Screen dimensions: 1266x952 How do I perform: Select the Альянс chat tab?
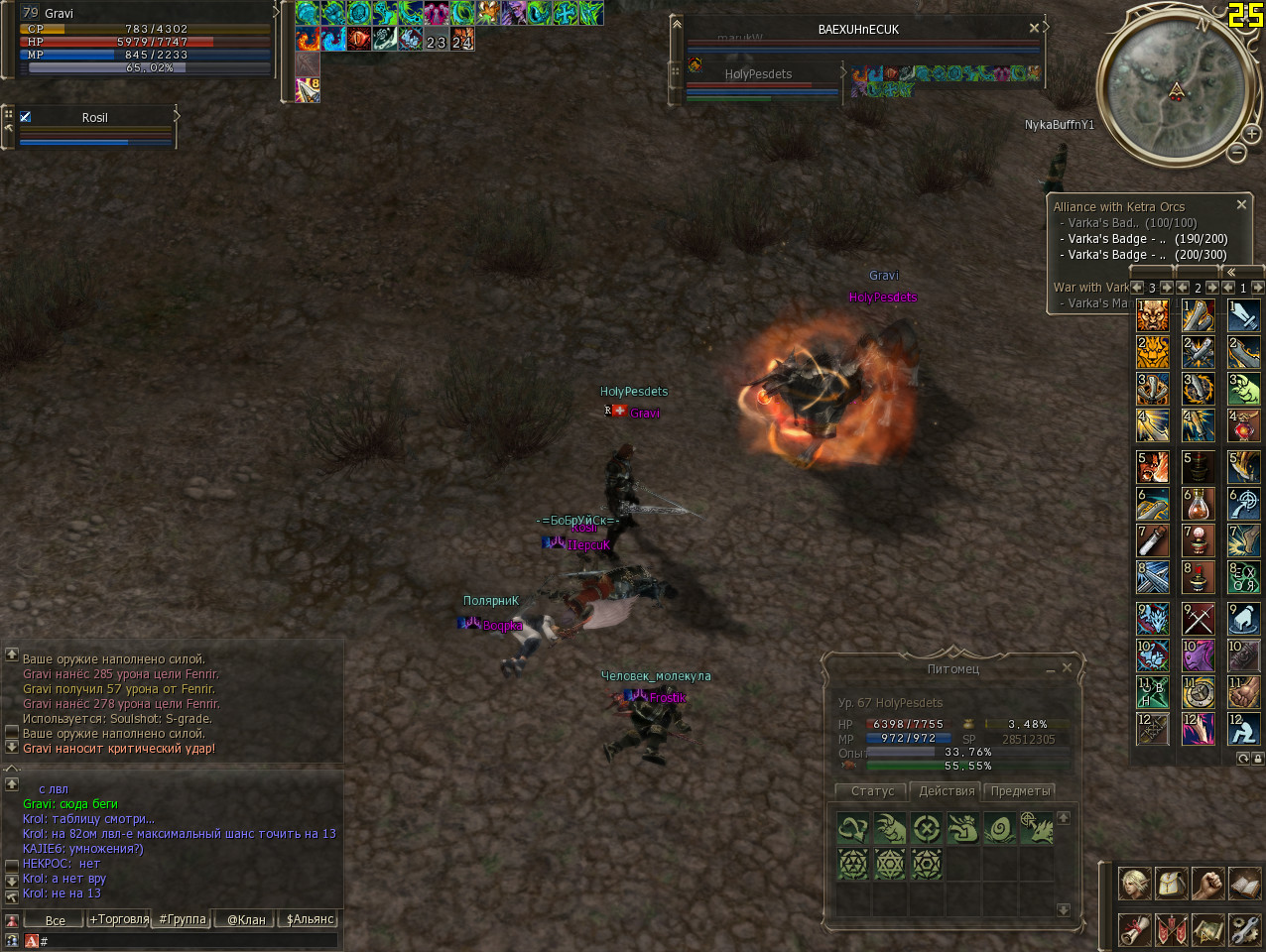[x=310, y=919]
